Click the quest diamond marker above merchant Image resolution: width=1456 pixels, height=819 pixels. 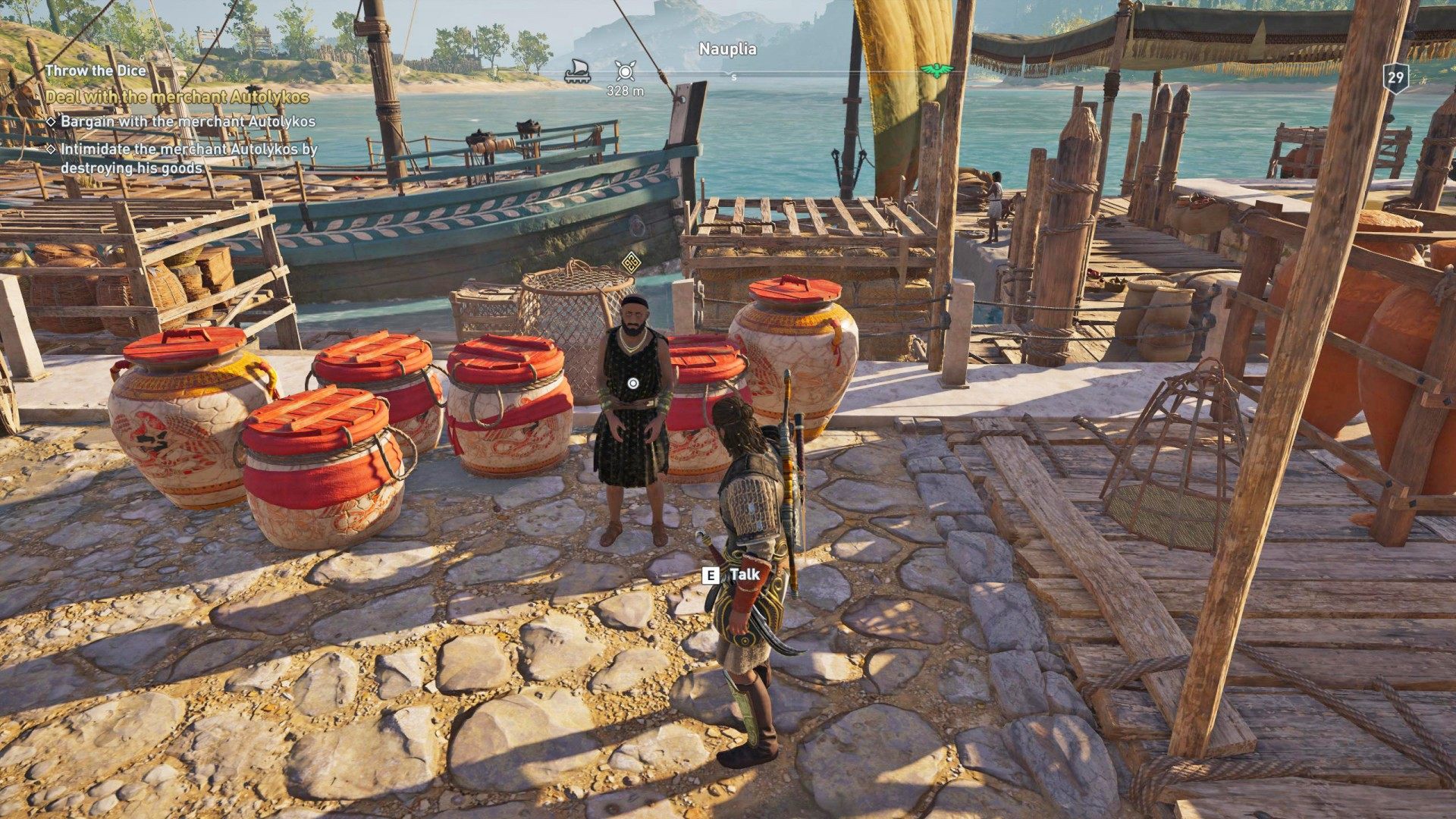tap(629, 263)
